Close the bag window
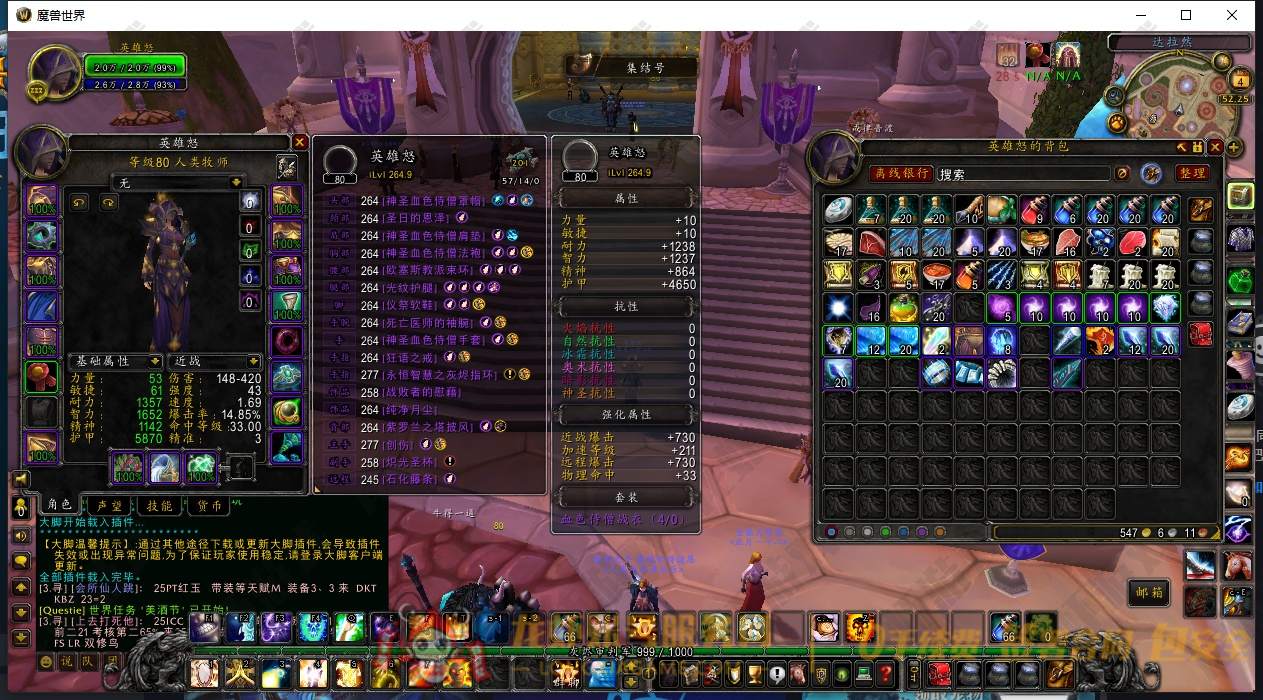1263x700 pixels. click(1215, 147)
